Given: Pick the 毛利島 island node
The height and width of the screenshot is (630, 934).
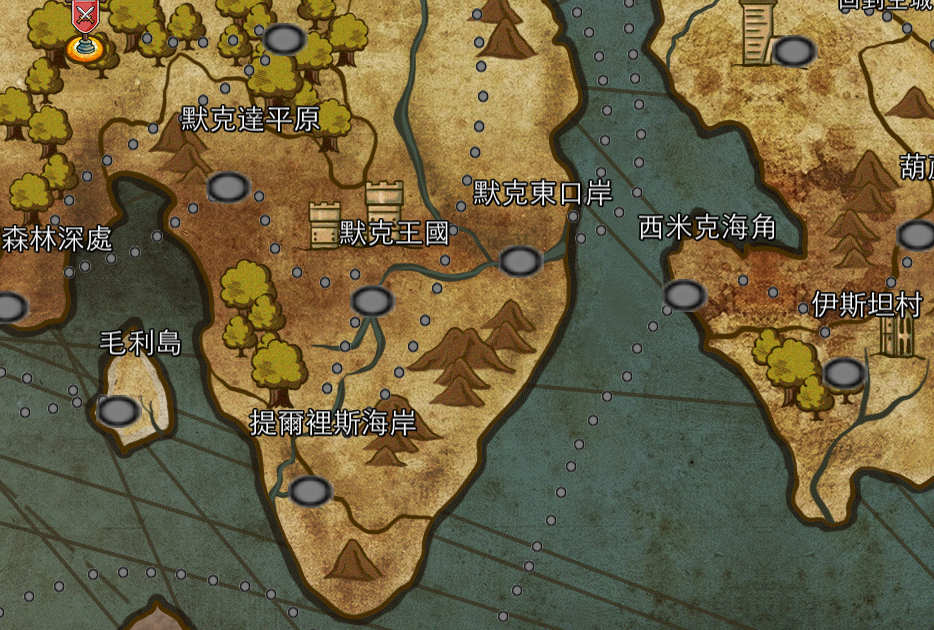Looking at the screenshot, I should 119,411.
